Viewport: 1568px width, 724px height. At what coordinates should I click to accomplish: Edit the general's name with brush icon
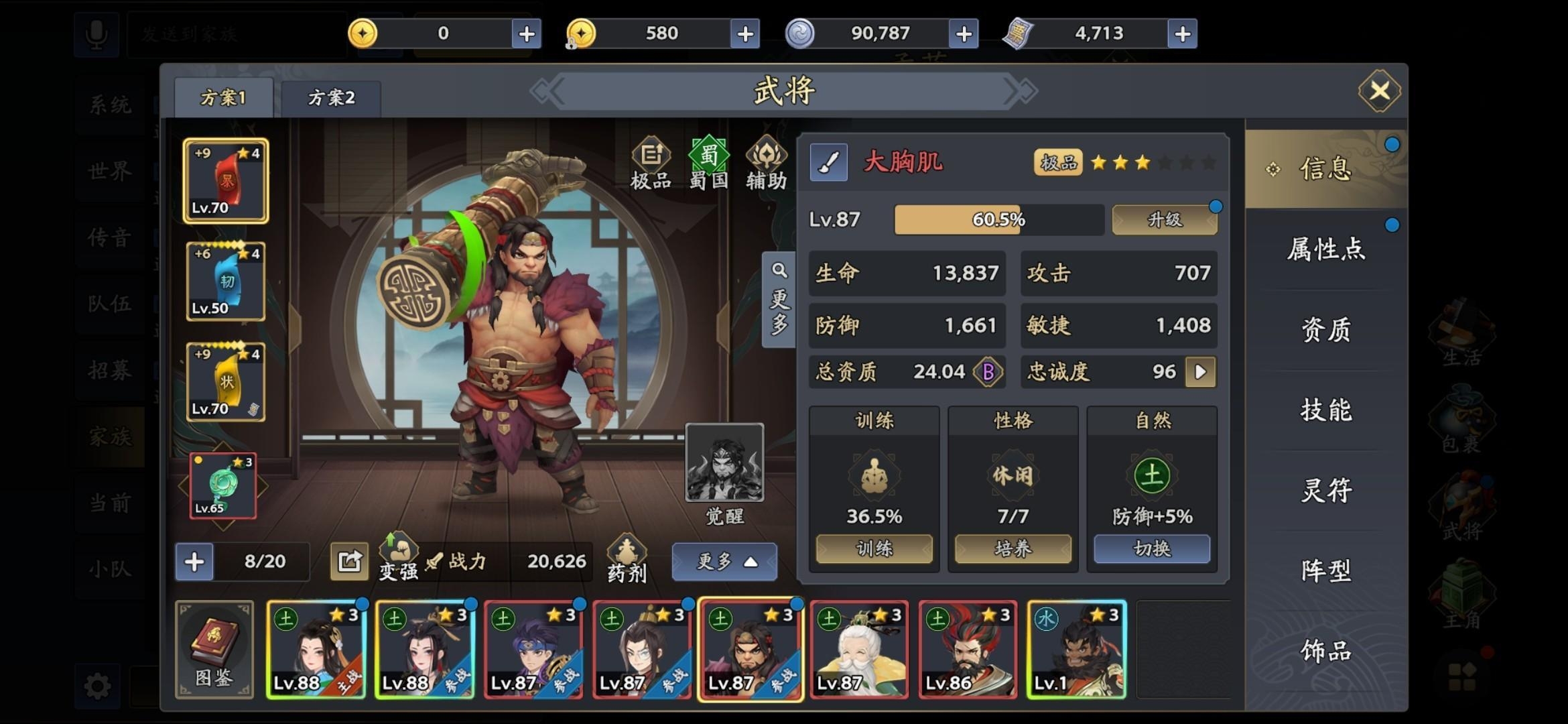click(828, 162)
